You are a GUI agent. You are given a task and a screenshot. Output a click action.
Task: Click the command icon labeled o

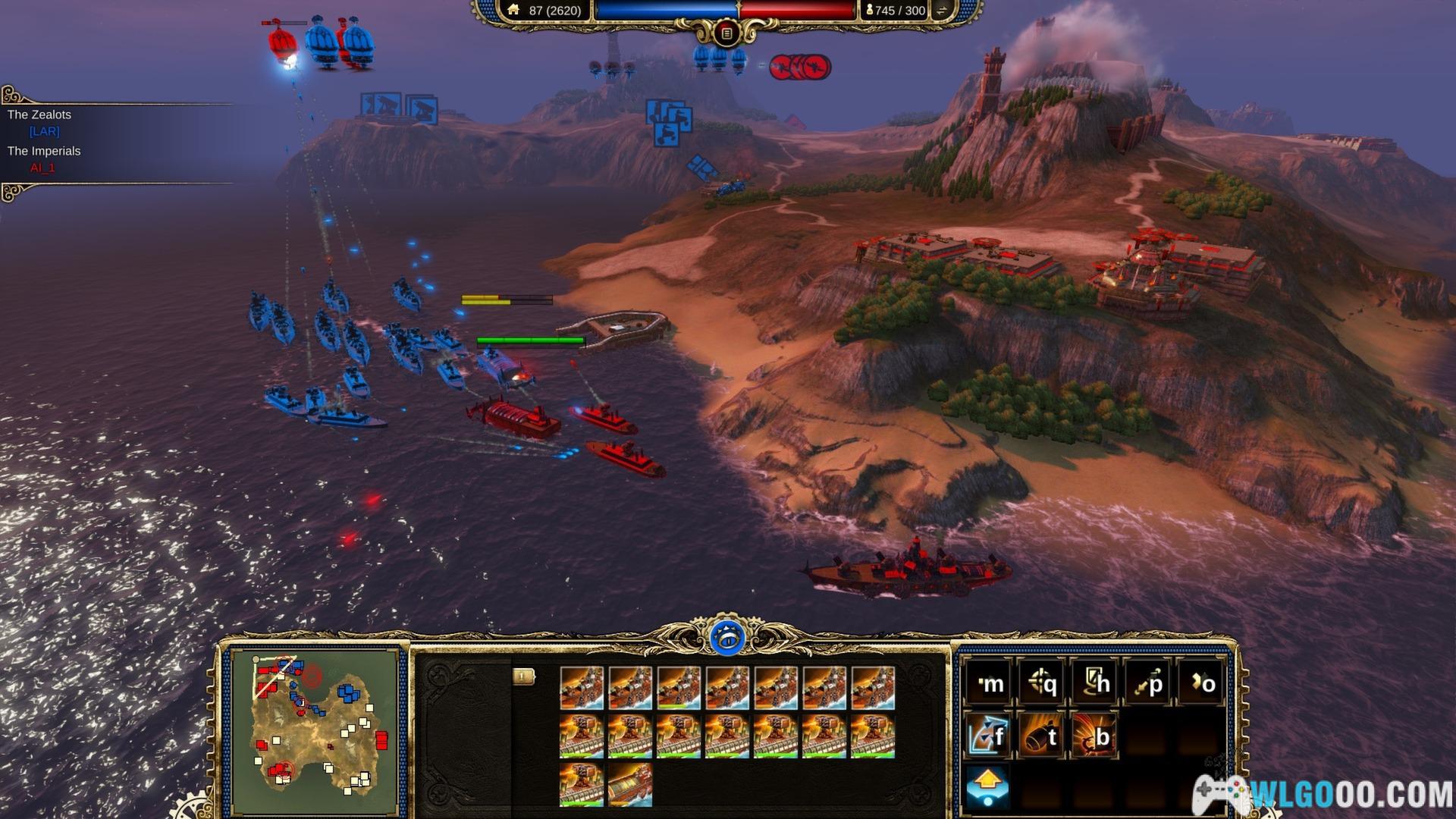pyautogui.click(x=1201, y=683)
